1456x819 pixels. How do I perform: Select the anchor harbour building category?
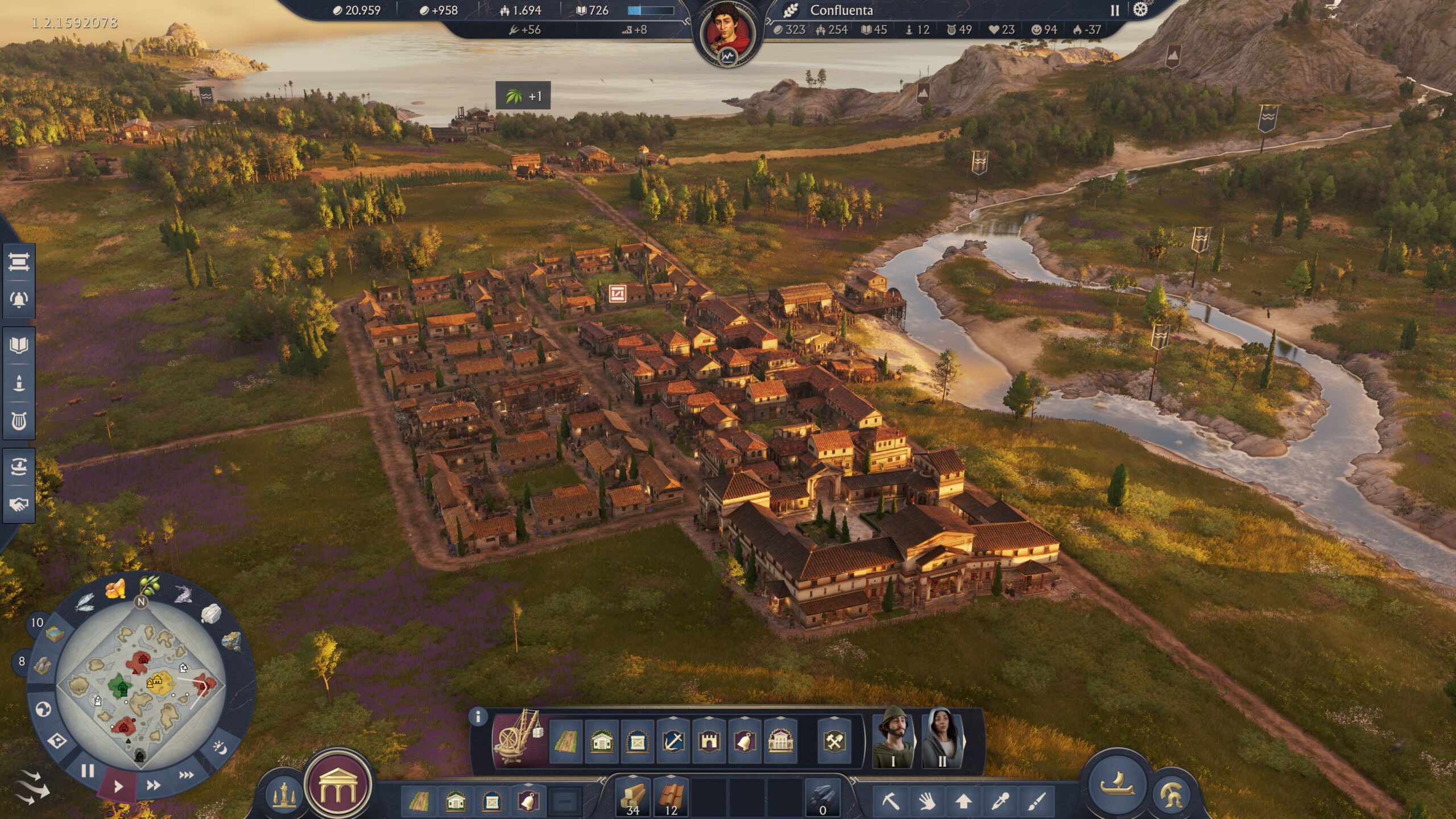674,741
